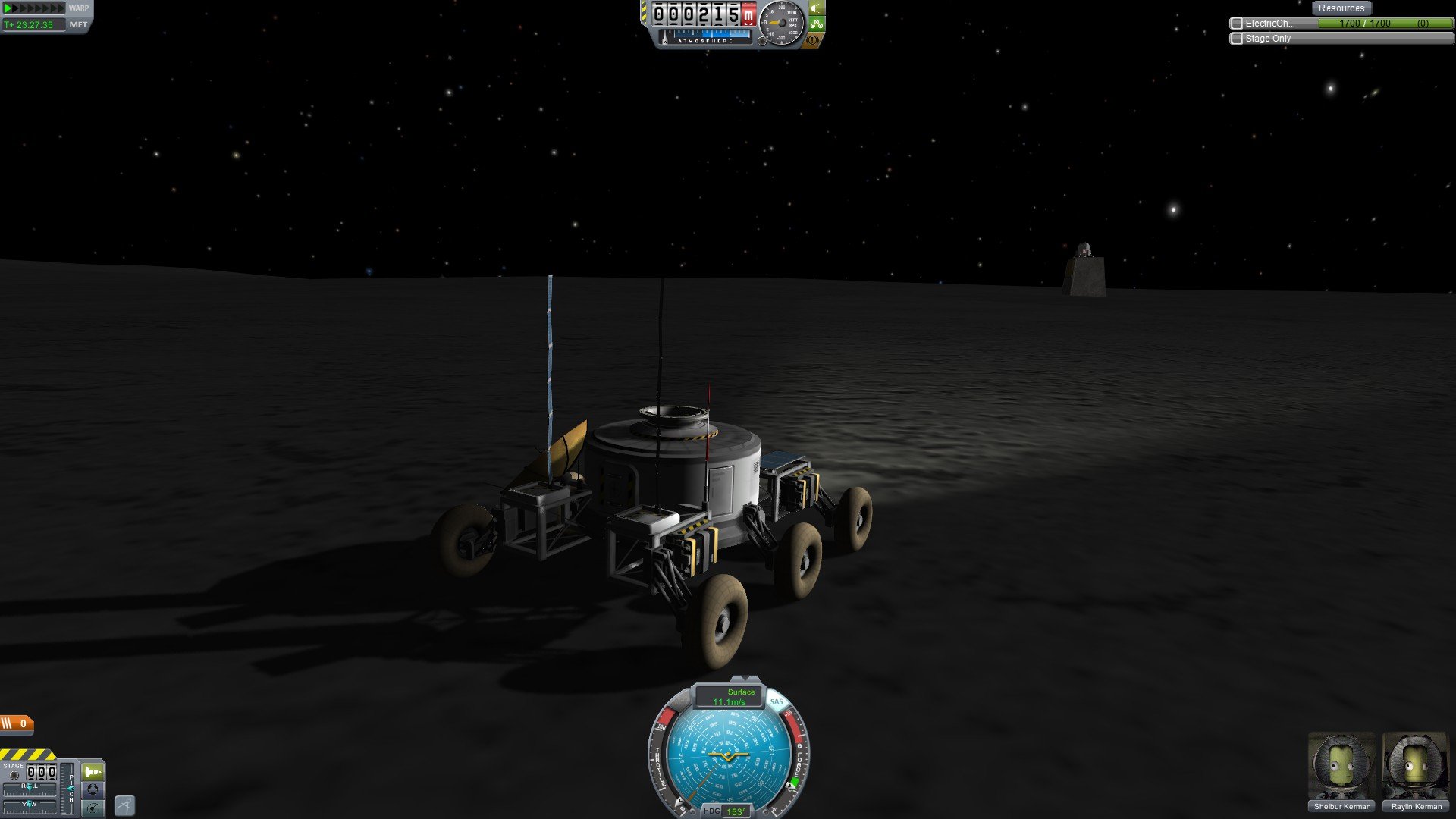This screenshot has width=1456, height=819.
Task: Click the time warp arrows
Action: click(x=35, y=8)
